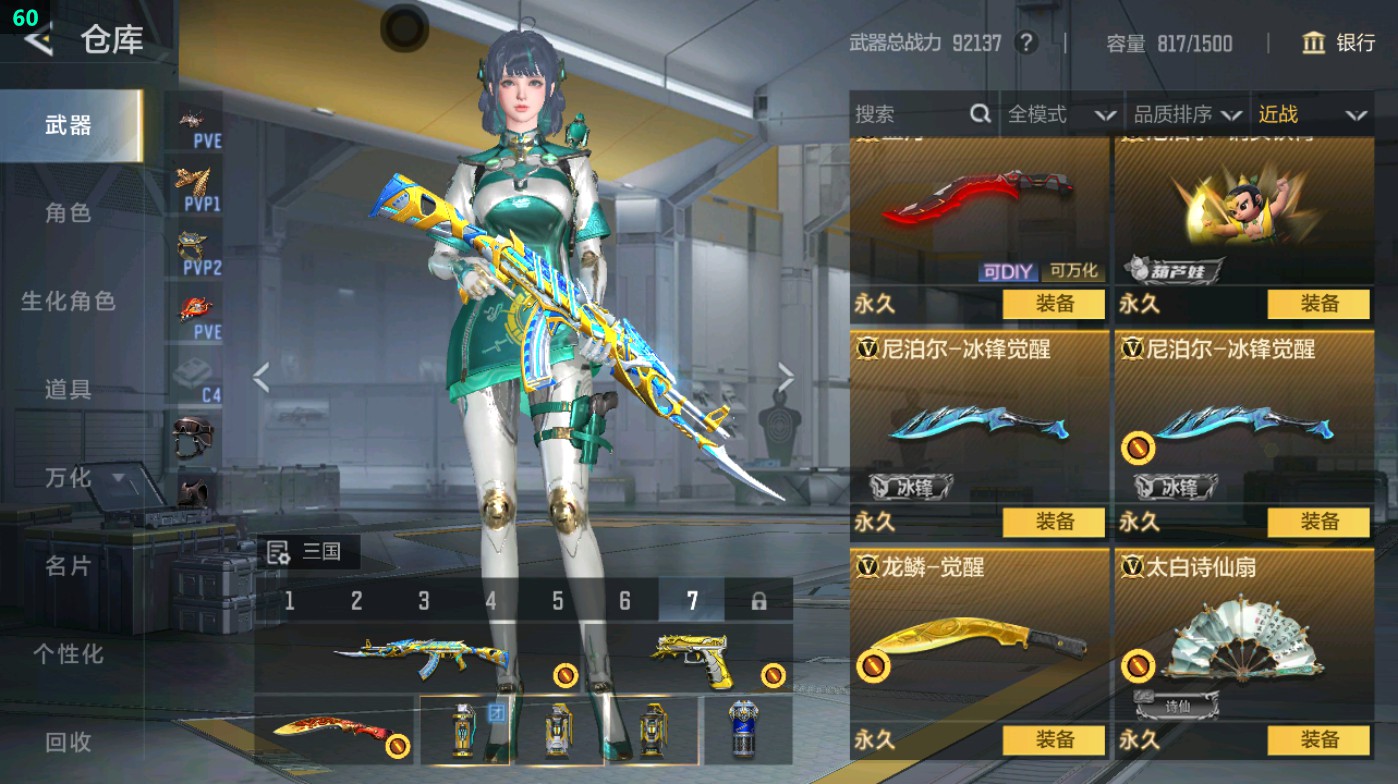Open the 万化 sidebar tab
Viewport: 1398px width, 784px height.
click(x=67, y=479)
